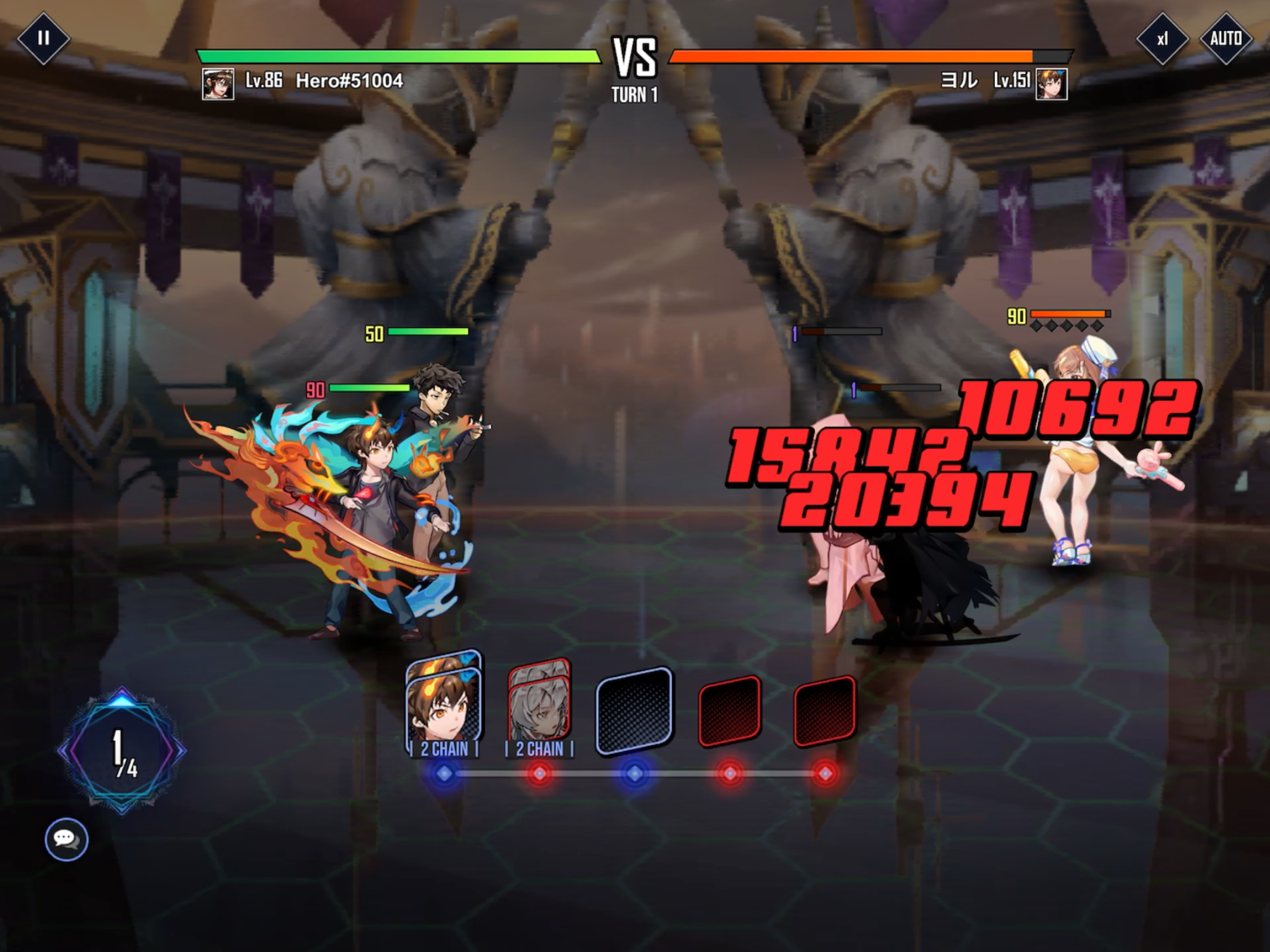1270x952 pixels.
Task: Enable AUTO battle mode
Action: (1225, 39)
